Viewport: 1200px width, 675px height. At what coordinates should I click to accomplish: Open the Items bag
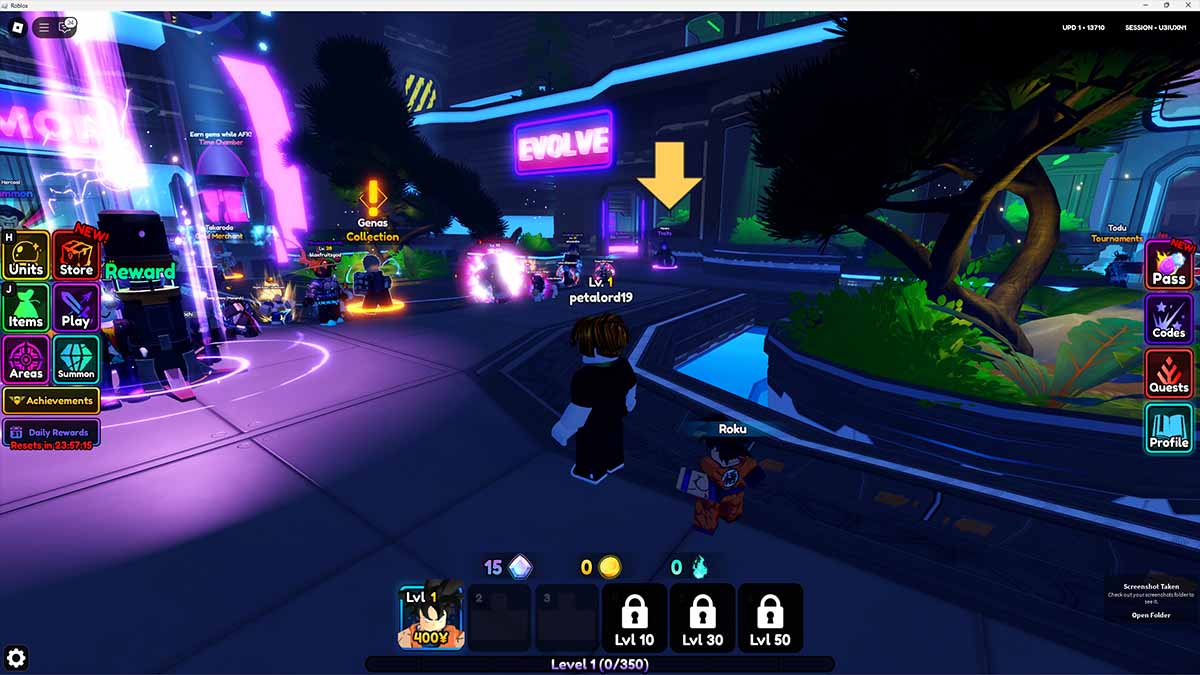coord(26,308)
